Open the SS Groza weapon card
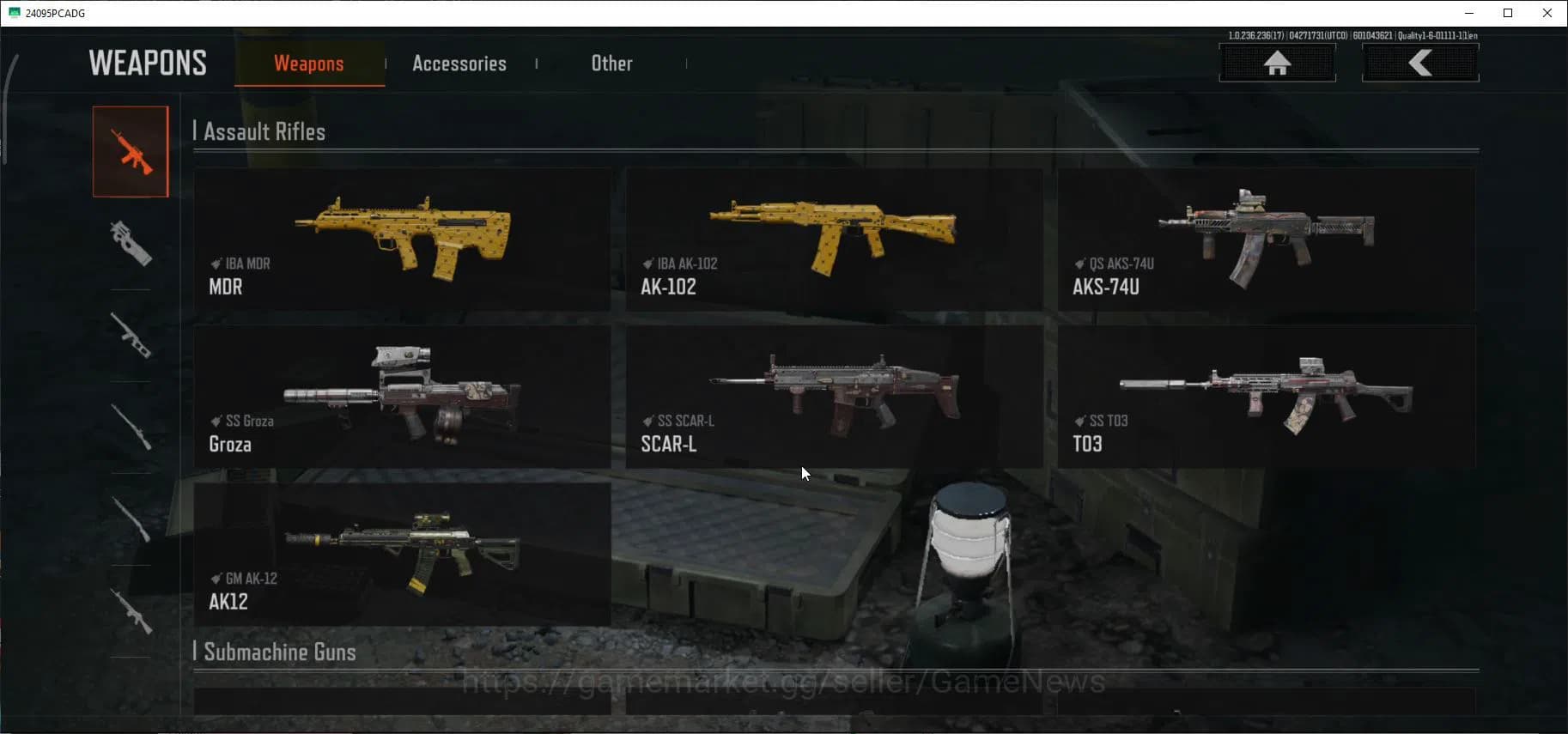The height and width of the screenshot is (734, 1568). (403, 397)
